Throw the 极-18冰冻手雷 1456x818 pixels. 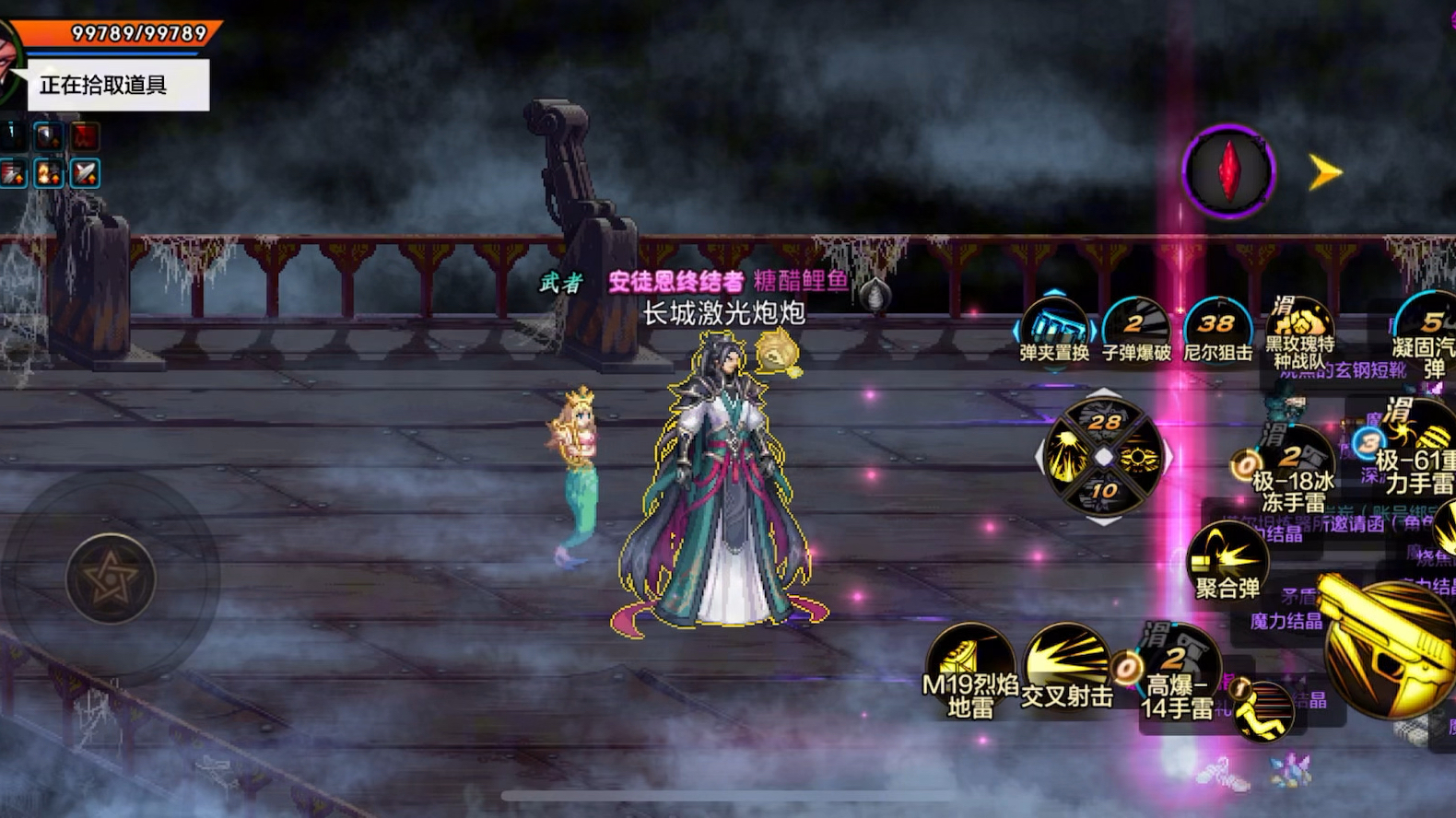pos(1293,468)
